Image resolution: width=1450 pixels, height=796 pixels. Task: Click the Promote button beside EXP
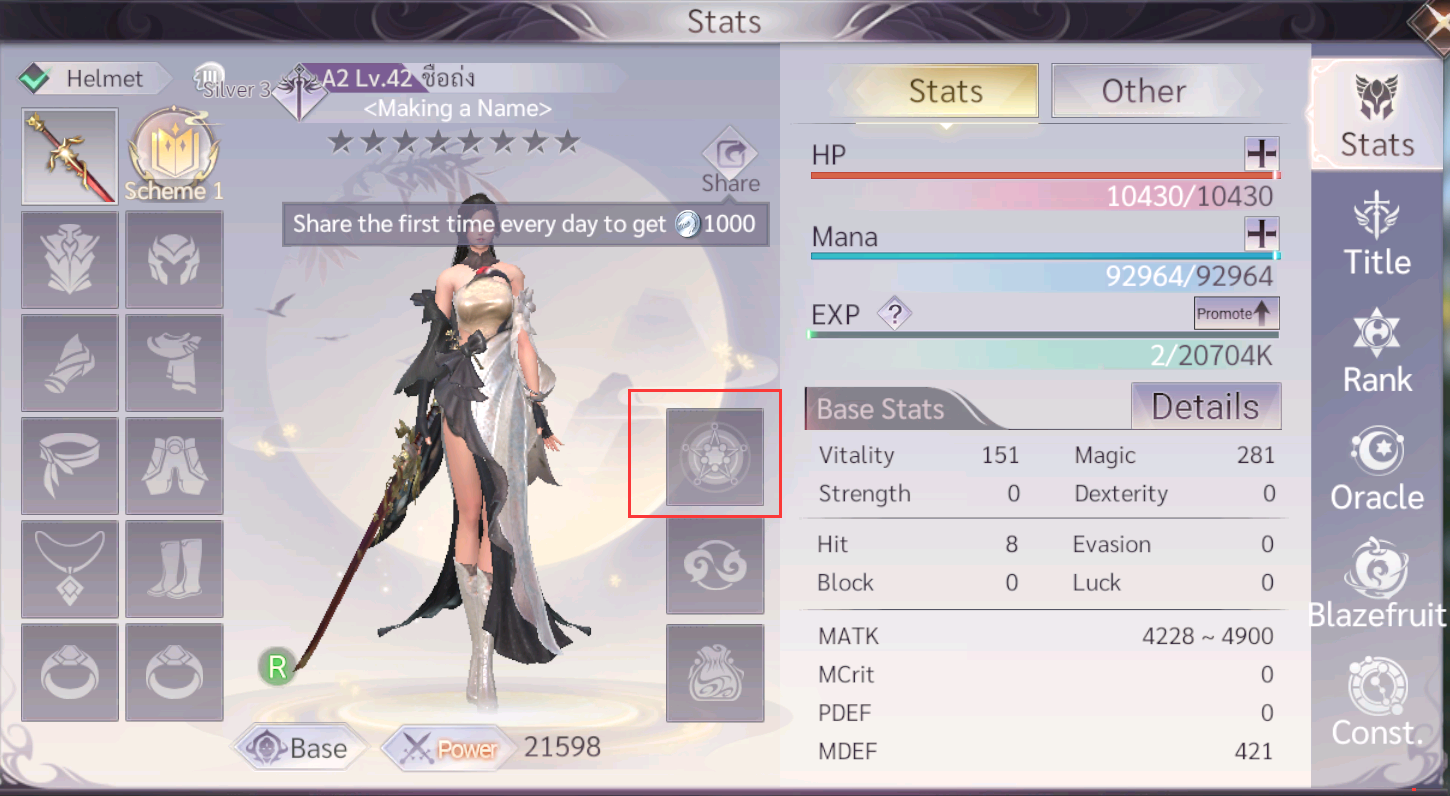(x=1237, y=313)
